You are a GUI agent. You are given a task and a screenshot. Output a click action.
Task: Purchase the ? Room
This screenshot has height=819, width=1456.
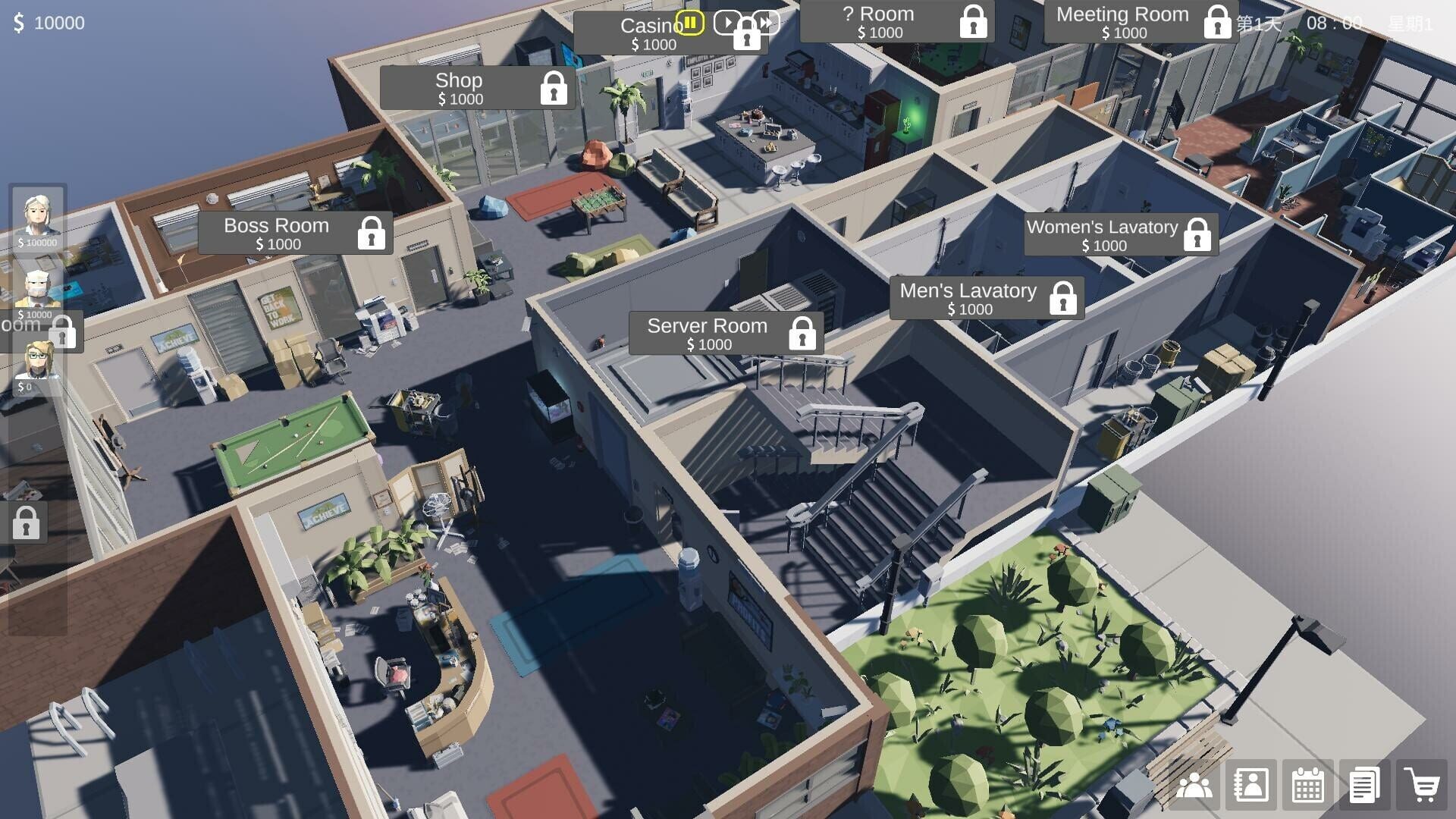[972, 21]
